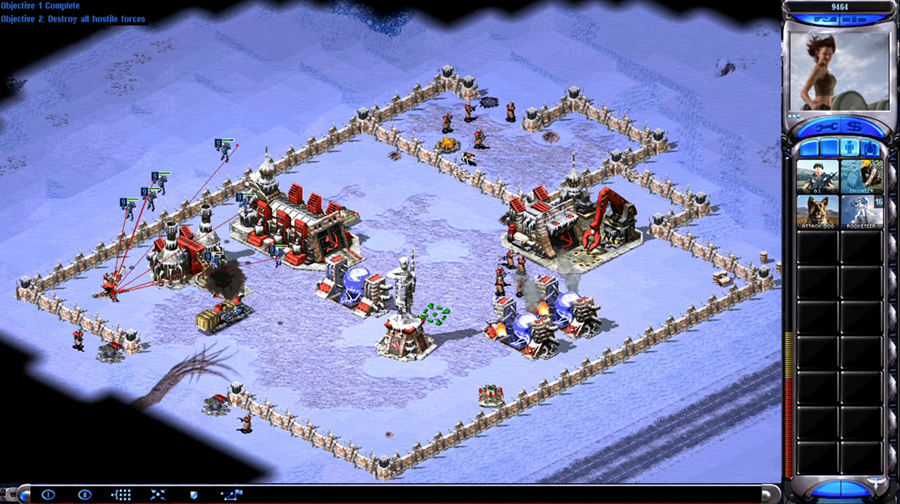Train an Engineer from the sidebar
The width and height of the screenshot is (900, 504).
coord(861,176)
